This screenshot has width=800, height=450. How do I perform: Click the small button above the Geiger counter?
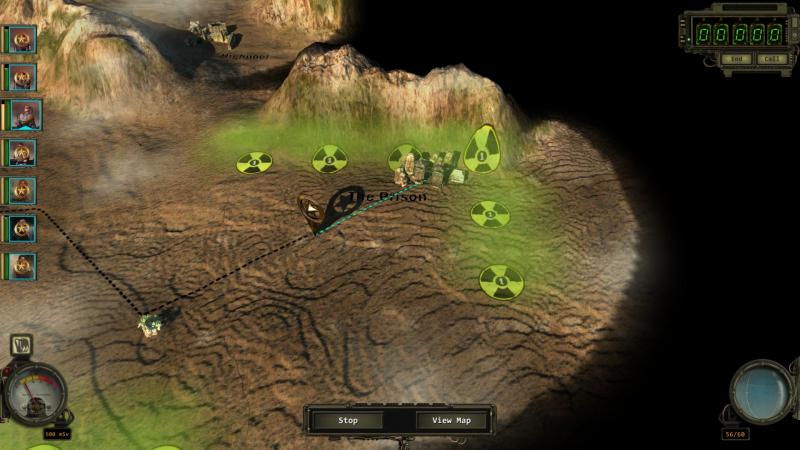(20, 346)
